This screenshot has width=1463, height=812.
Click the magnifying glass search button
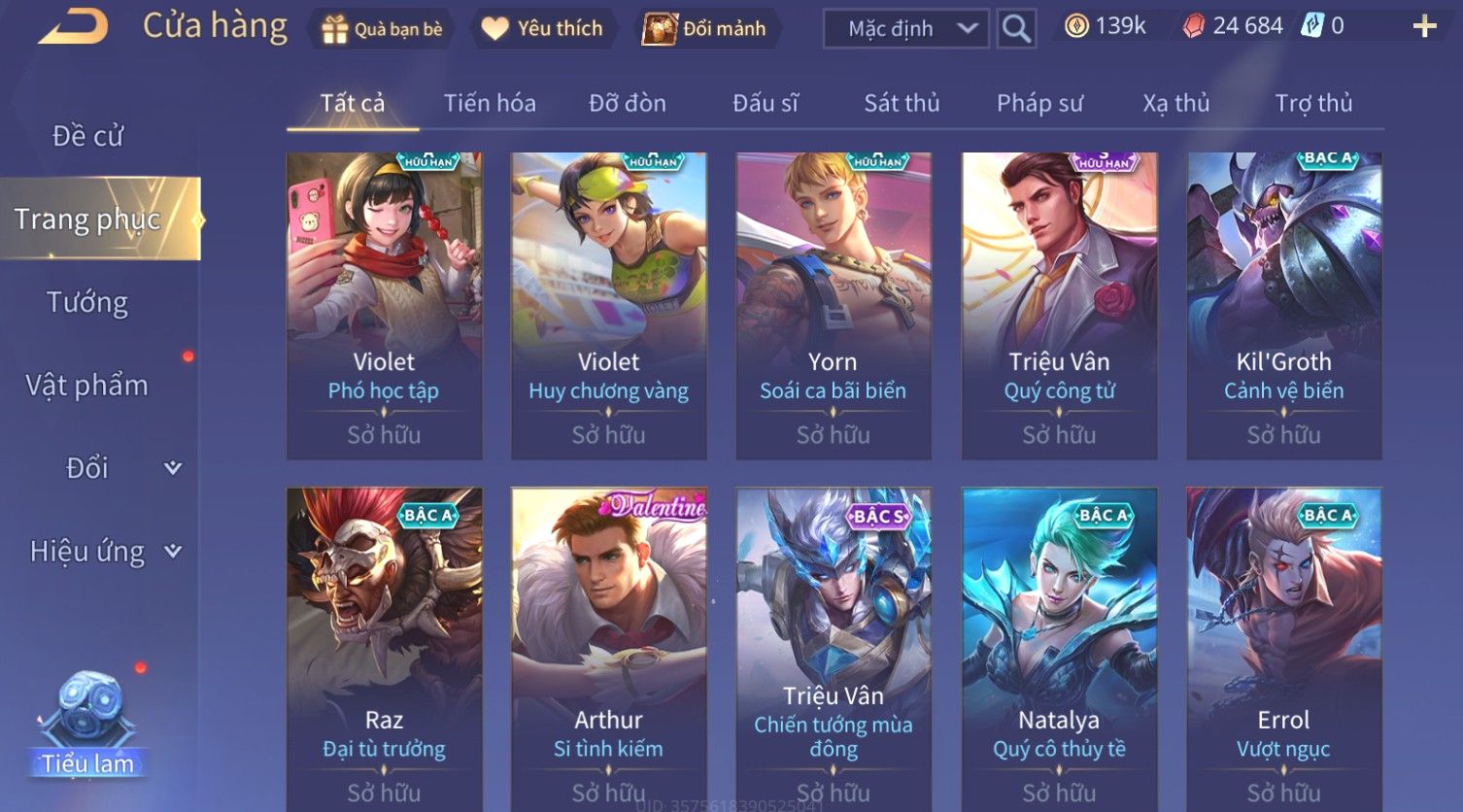click(1016, 29)
